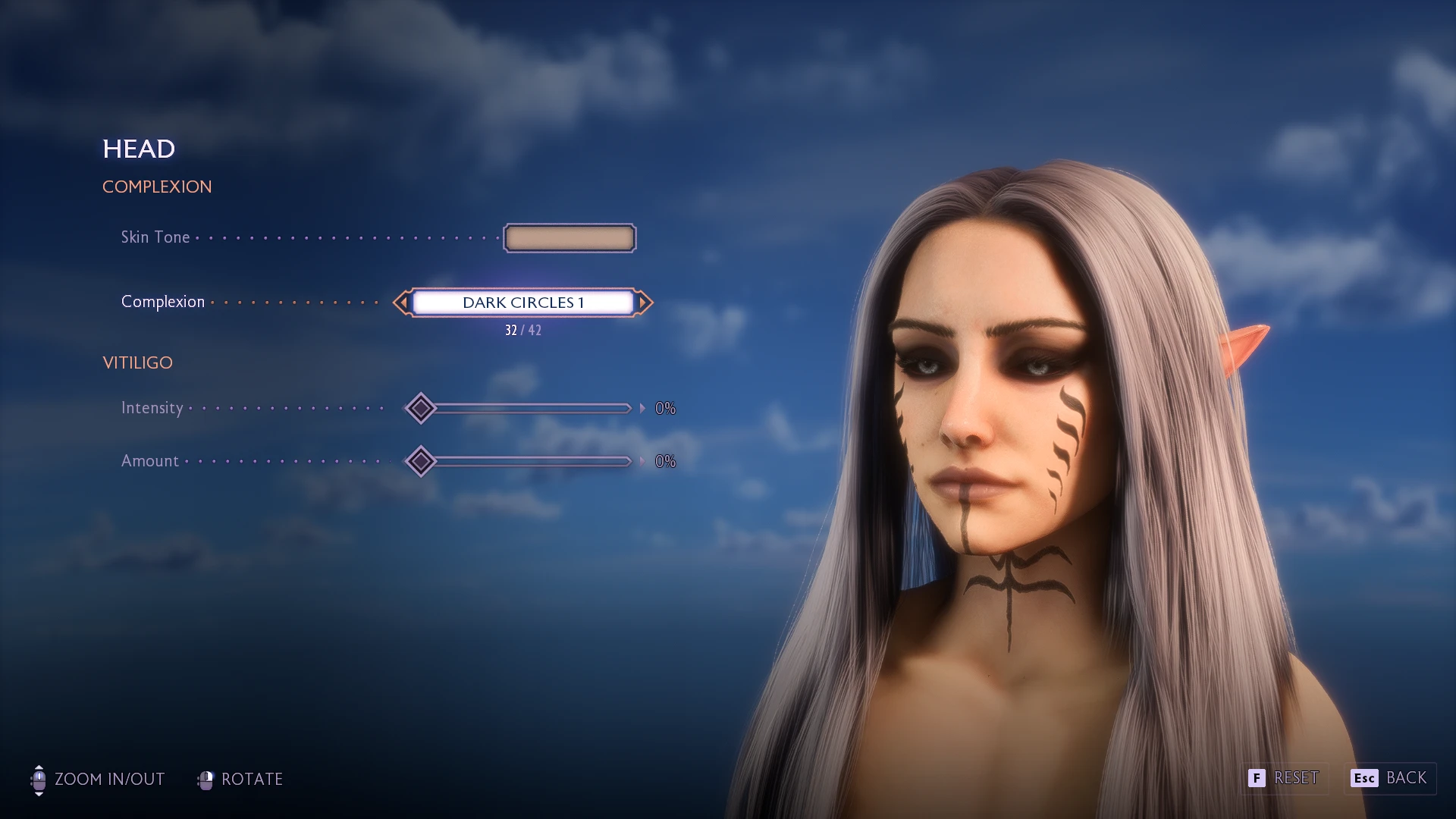Select the HEAD heading
The image size is (1456, 819).
[139, 149]
